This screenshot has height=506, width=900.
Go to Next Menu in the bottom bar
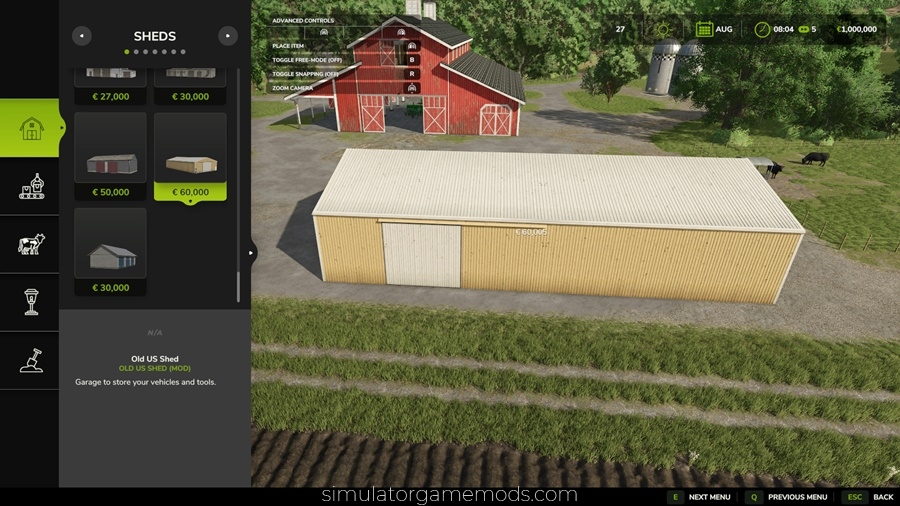click(x=699, y=497)
